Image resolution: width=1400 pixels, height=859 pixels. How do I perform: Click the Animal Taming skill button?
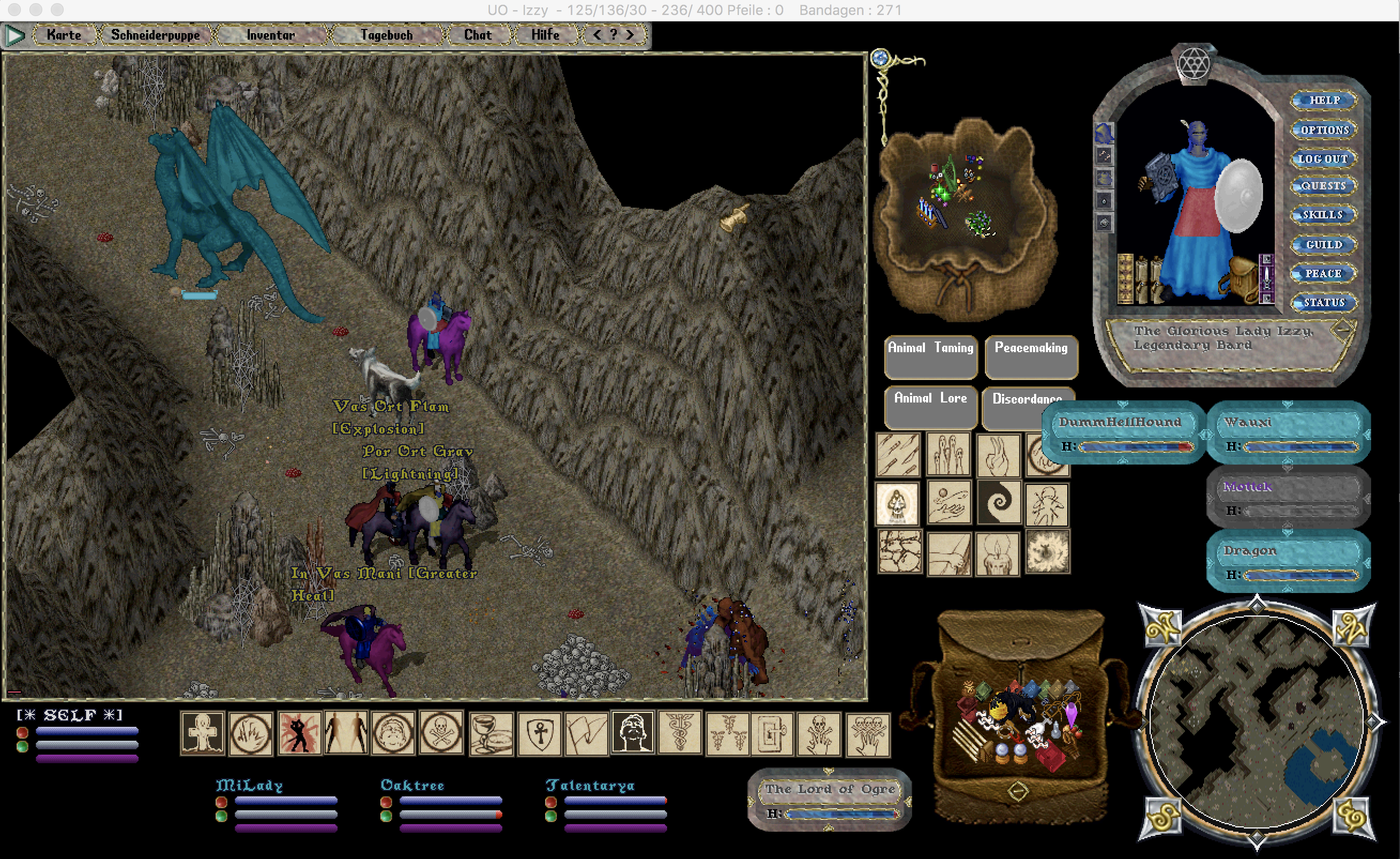point(930,357)
